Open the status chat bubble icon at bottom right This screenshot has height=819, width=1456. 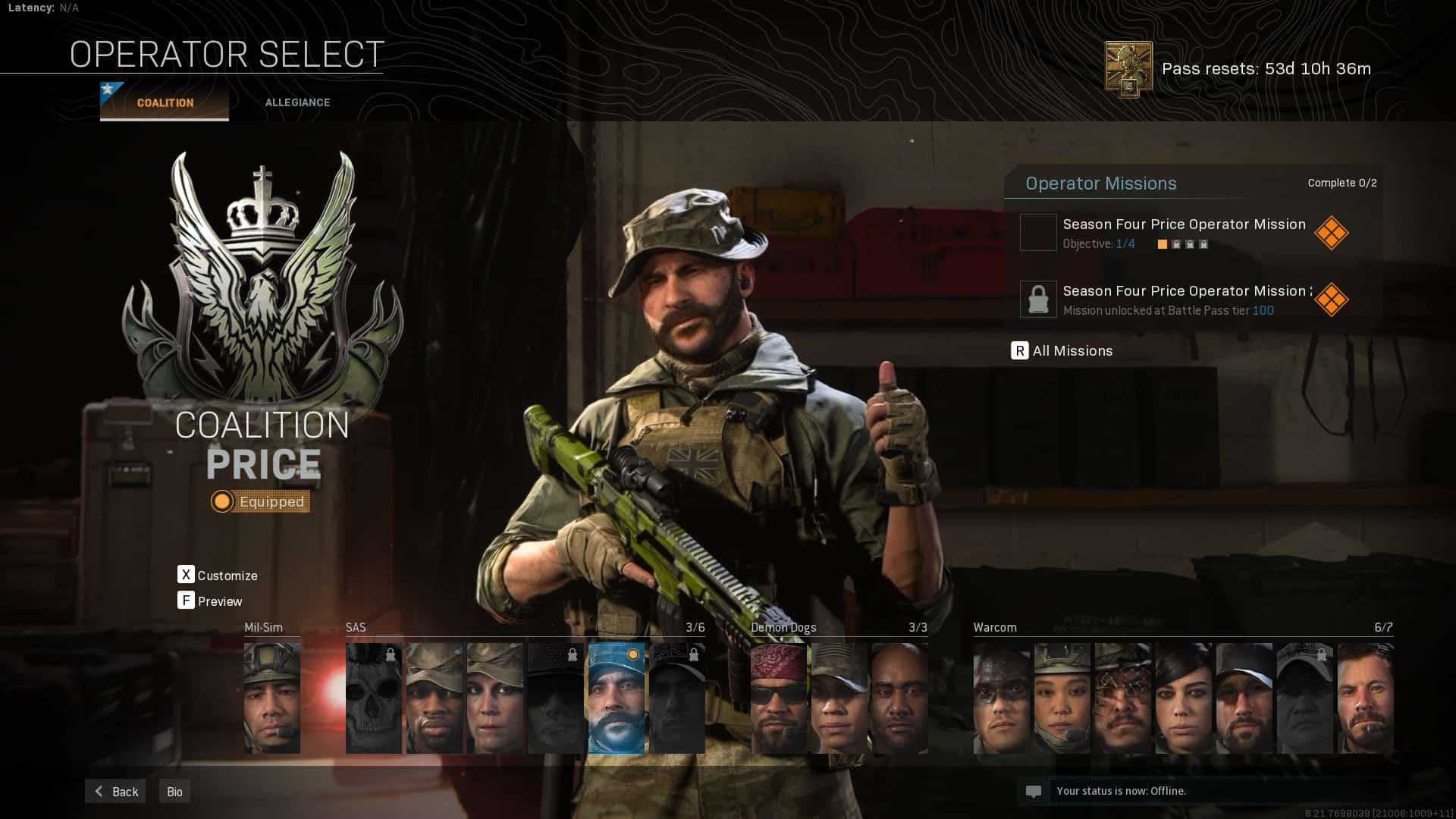1034,791
